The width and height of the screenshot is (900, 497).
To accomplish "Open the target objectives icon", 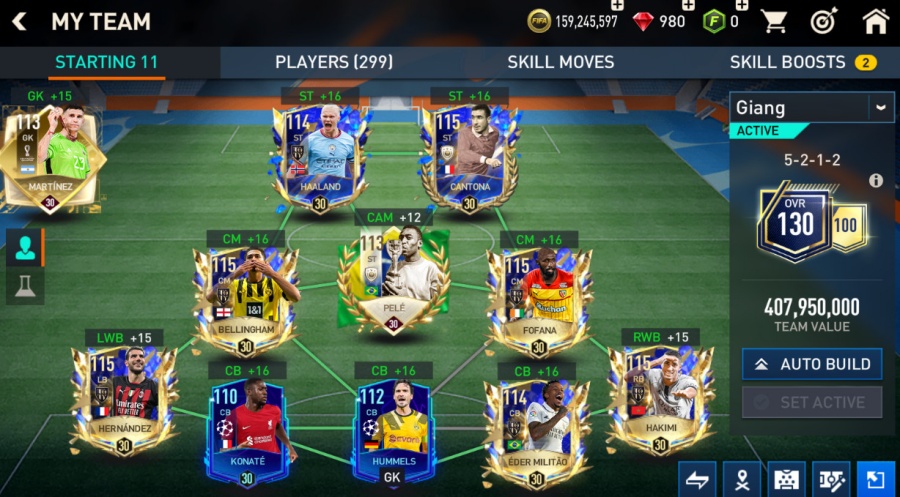I will point(824,21).
